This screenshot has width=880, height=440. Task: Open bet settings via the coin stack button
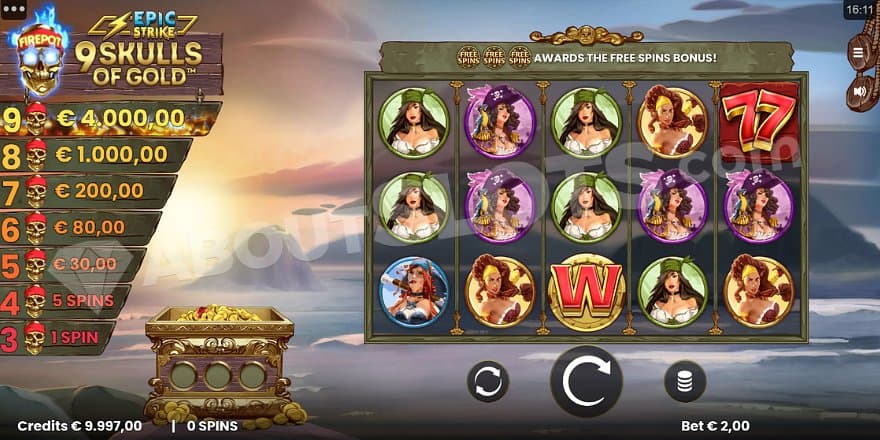(x=685, y=381)
